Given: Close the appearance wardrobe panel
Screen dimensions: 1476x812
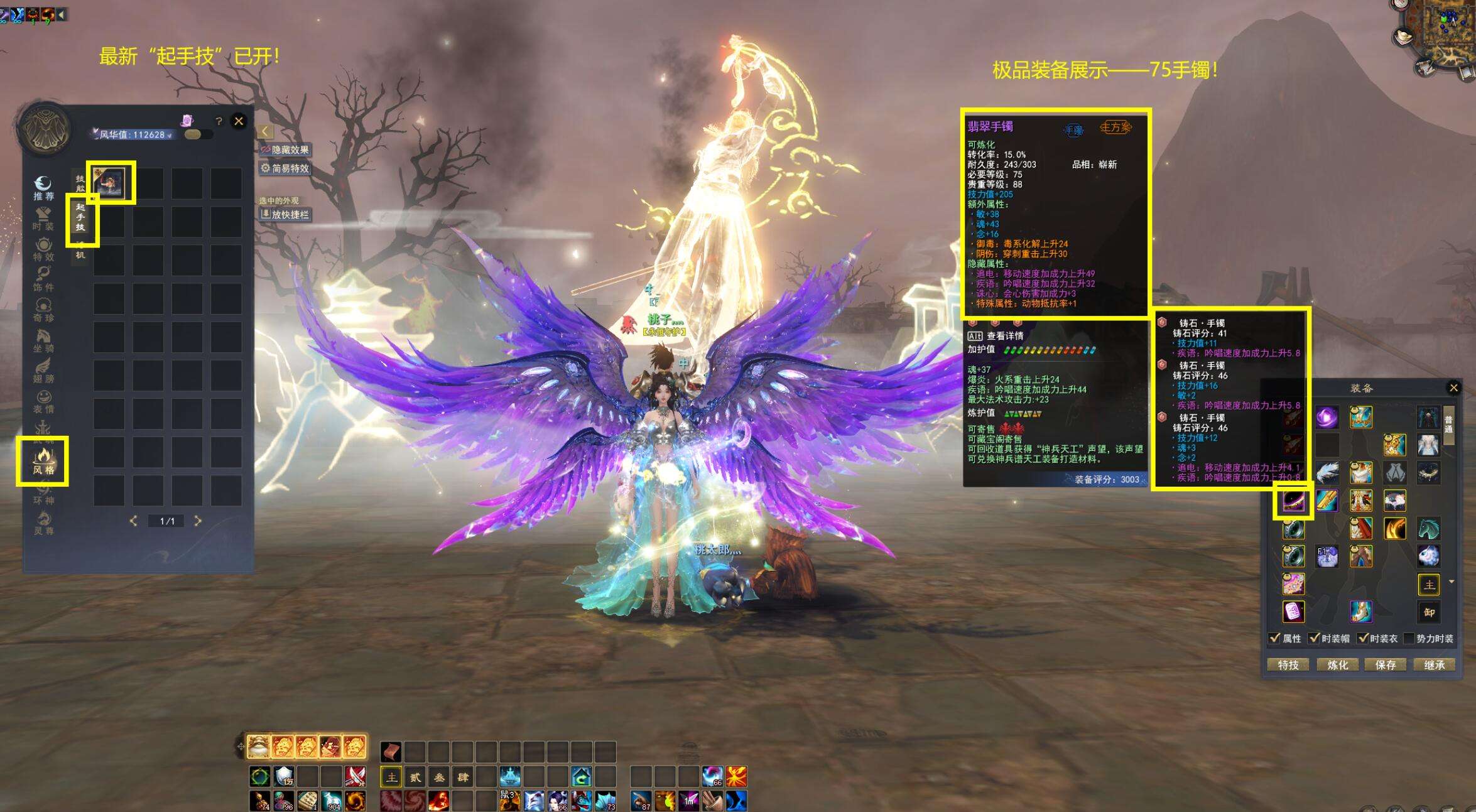Looking at the screenshot, I should [x=239, y=121].
